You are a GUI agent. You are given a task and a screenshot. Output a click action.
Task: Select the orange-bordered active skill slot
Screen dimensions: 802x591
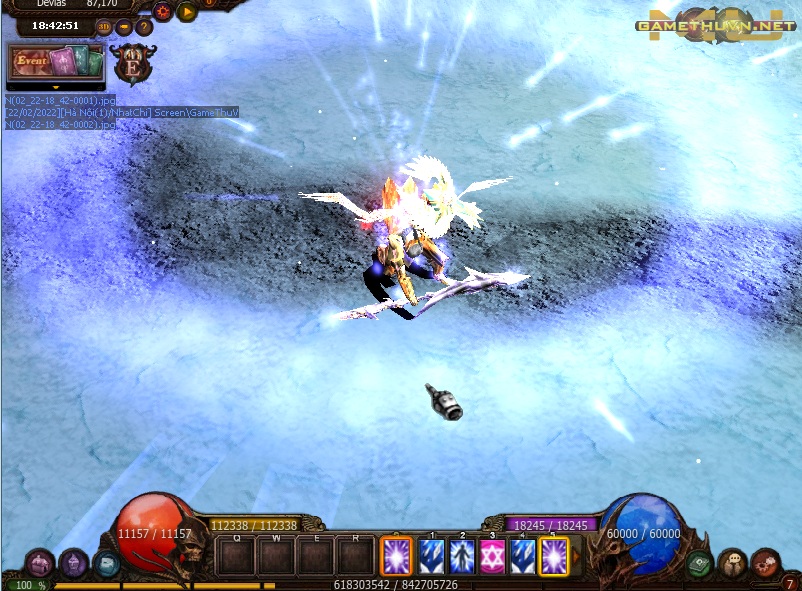click(396, 556)
